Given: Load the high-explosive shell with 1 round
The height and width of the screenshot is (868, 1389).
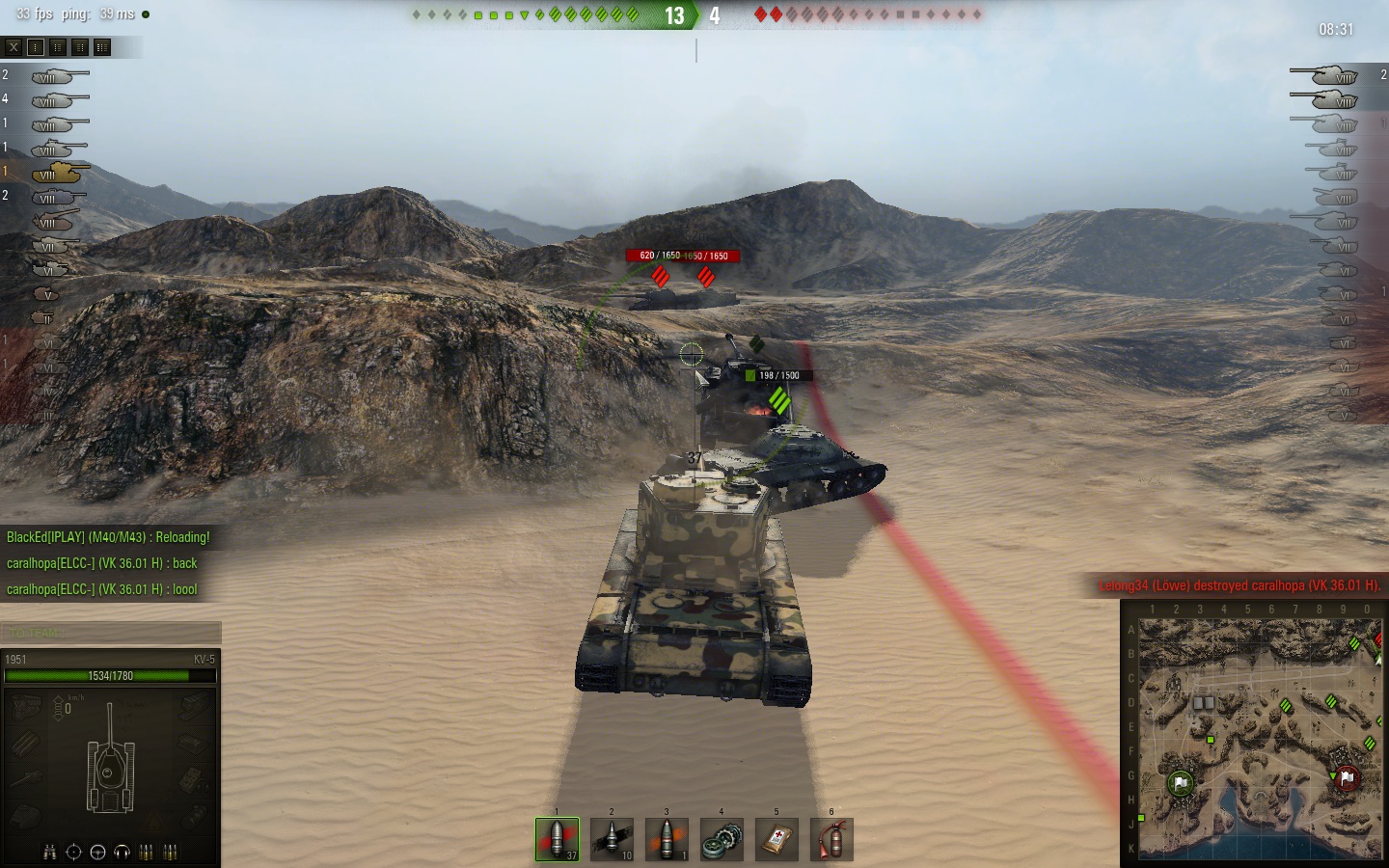Looking at the screenshot, I should [x=667, y=839].
